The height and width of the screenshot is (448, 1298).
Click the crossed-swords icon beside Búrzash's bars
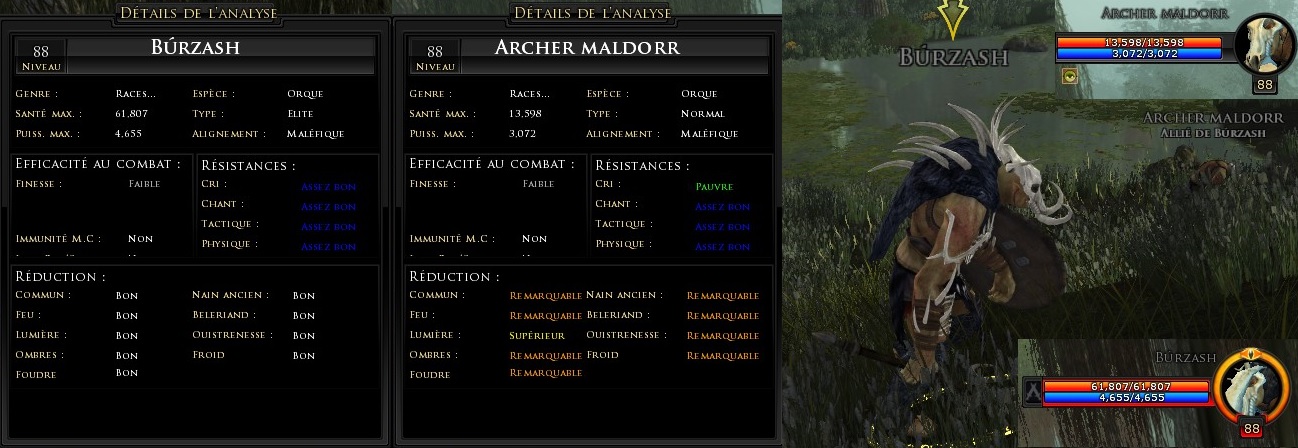tap(1032, 392)
